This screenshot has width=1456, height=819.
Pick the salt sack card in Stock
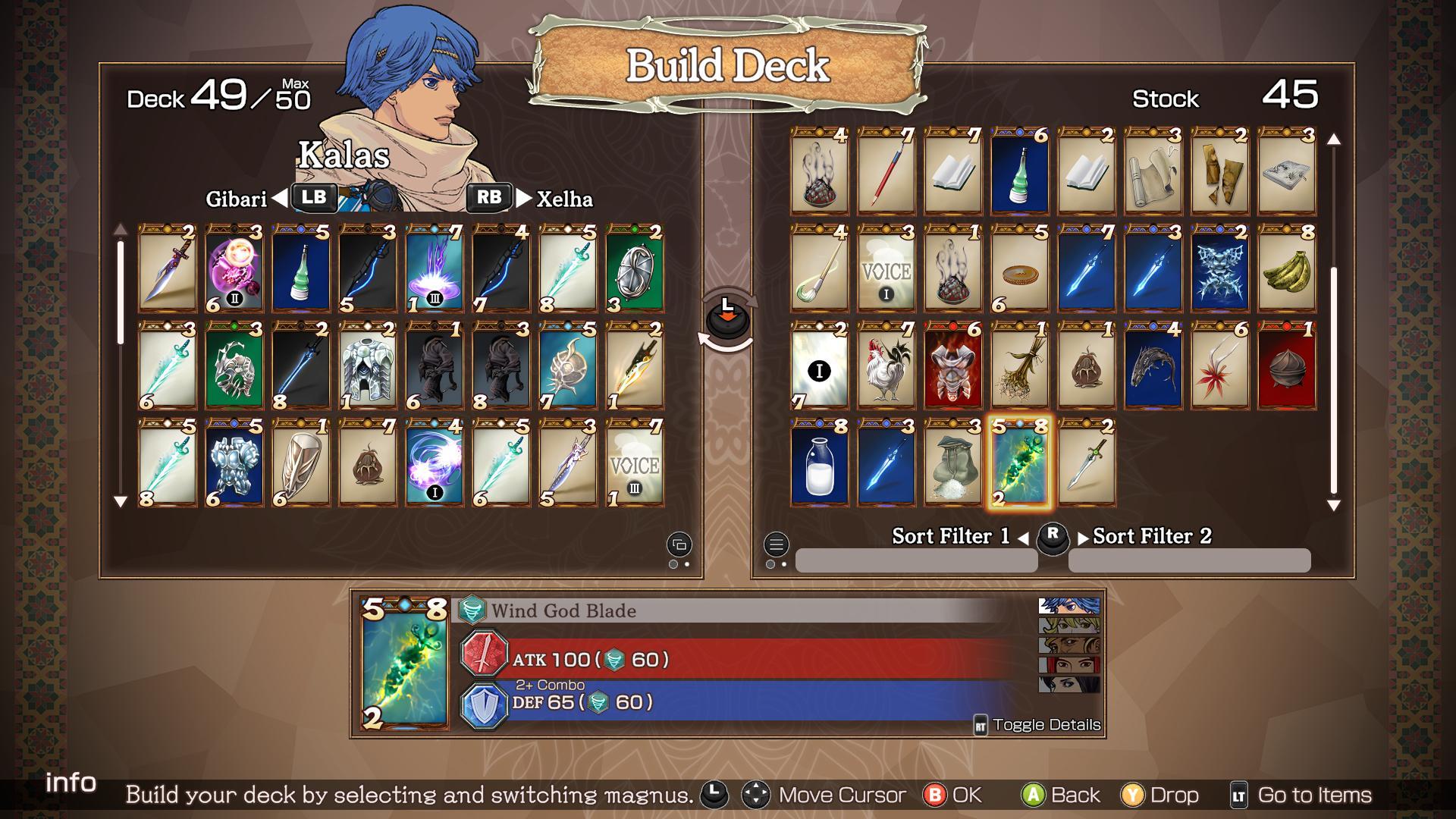(952, 463)
